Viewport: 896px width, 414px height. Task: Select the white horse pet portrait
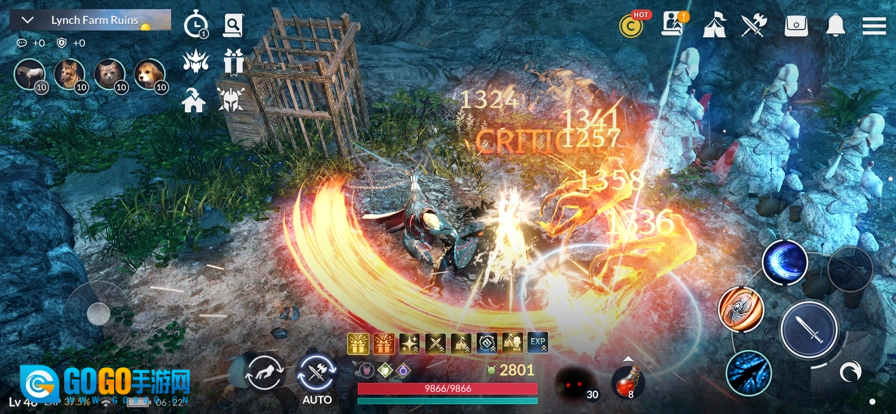click(x=30, y=73)
